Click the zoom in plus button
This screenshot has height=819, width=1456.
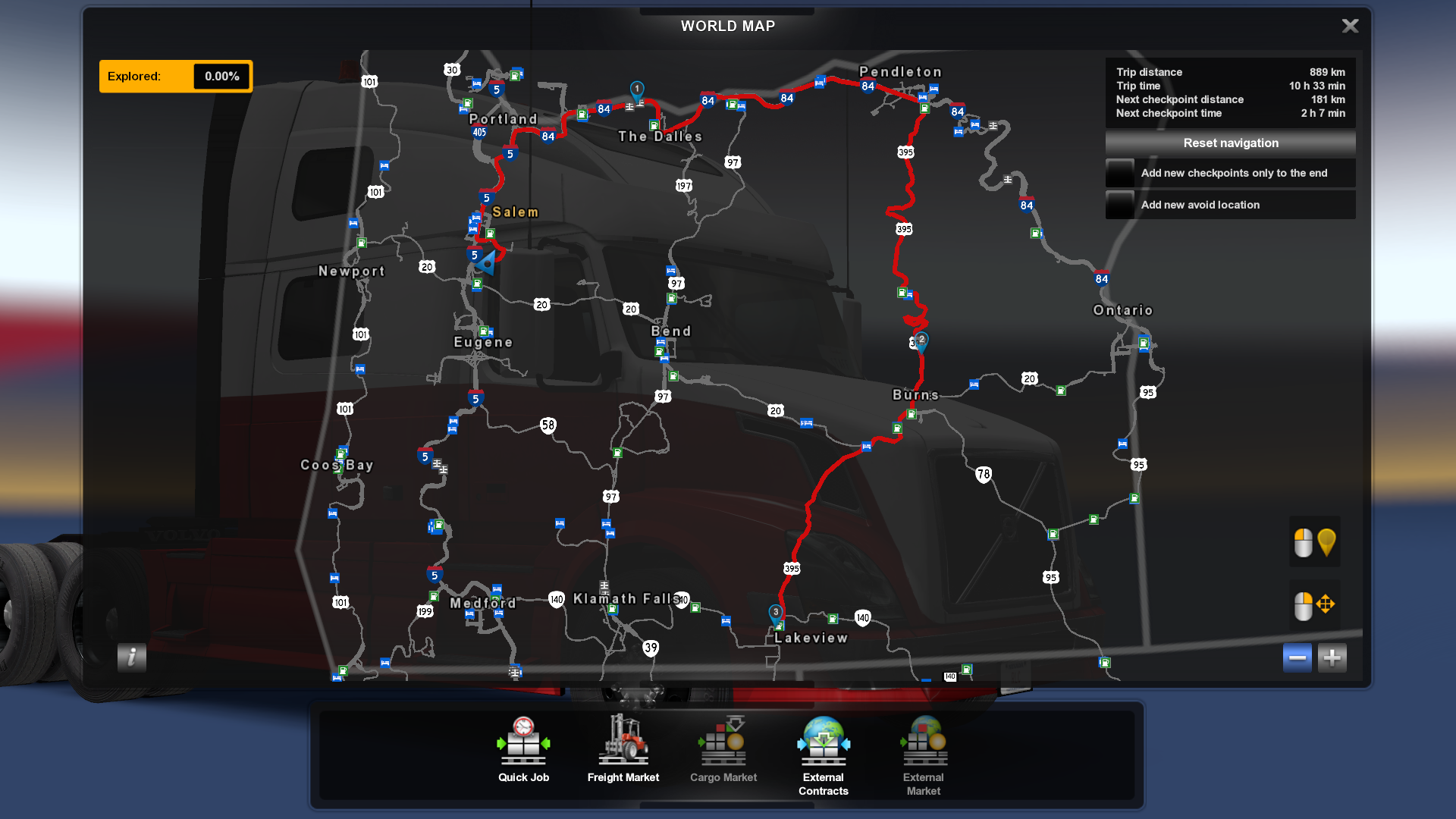click(x=1332, y=657)
